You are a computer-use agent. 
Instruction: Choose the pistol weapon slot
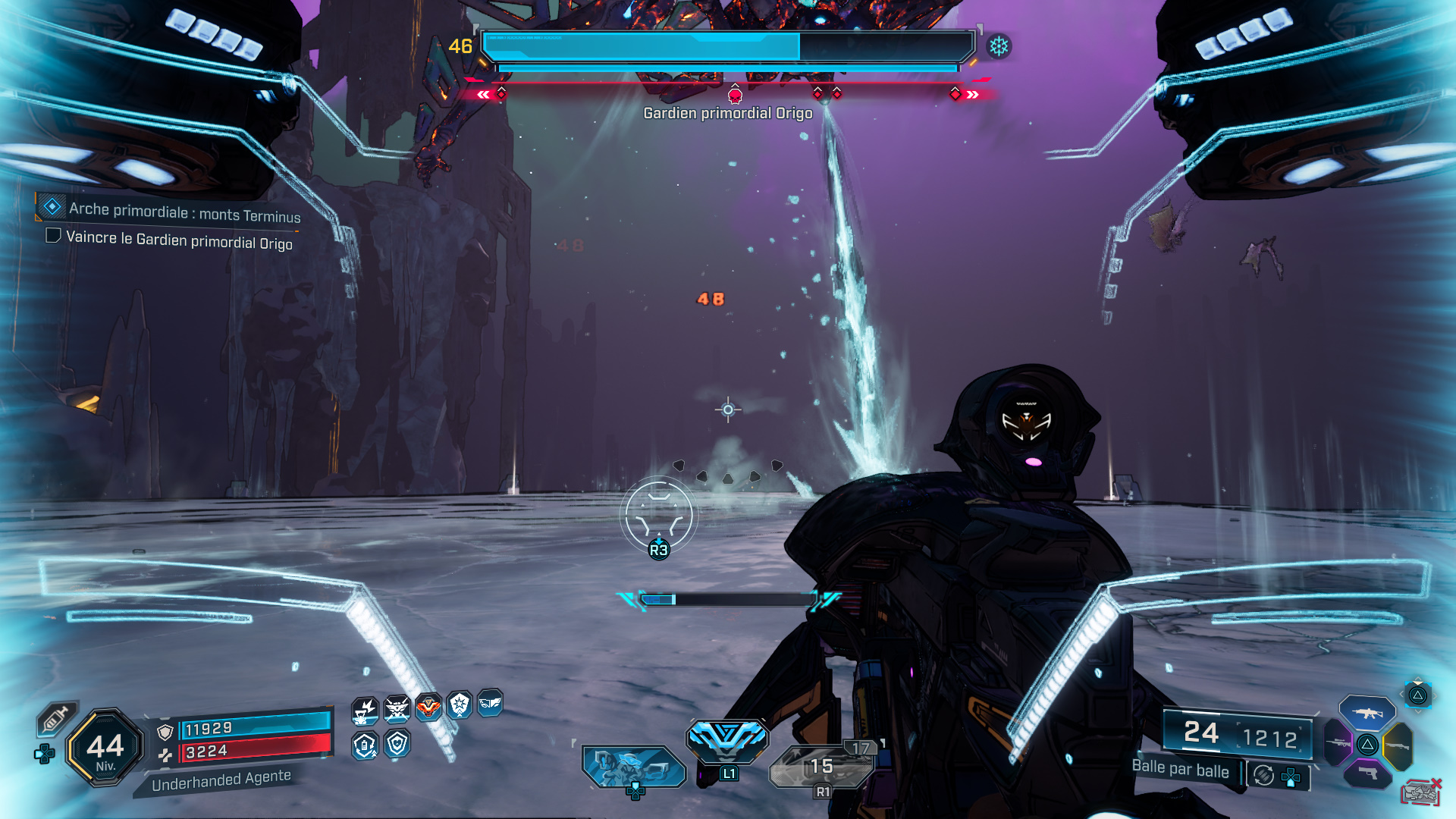coord(1368,773)
